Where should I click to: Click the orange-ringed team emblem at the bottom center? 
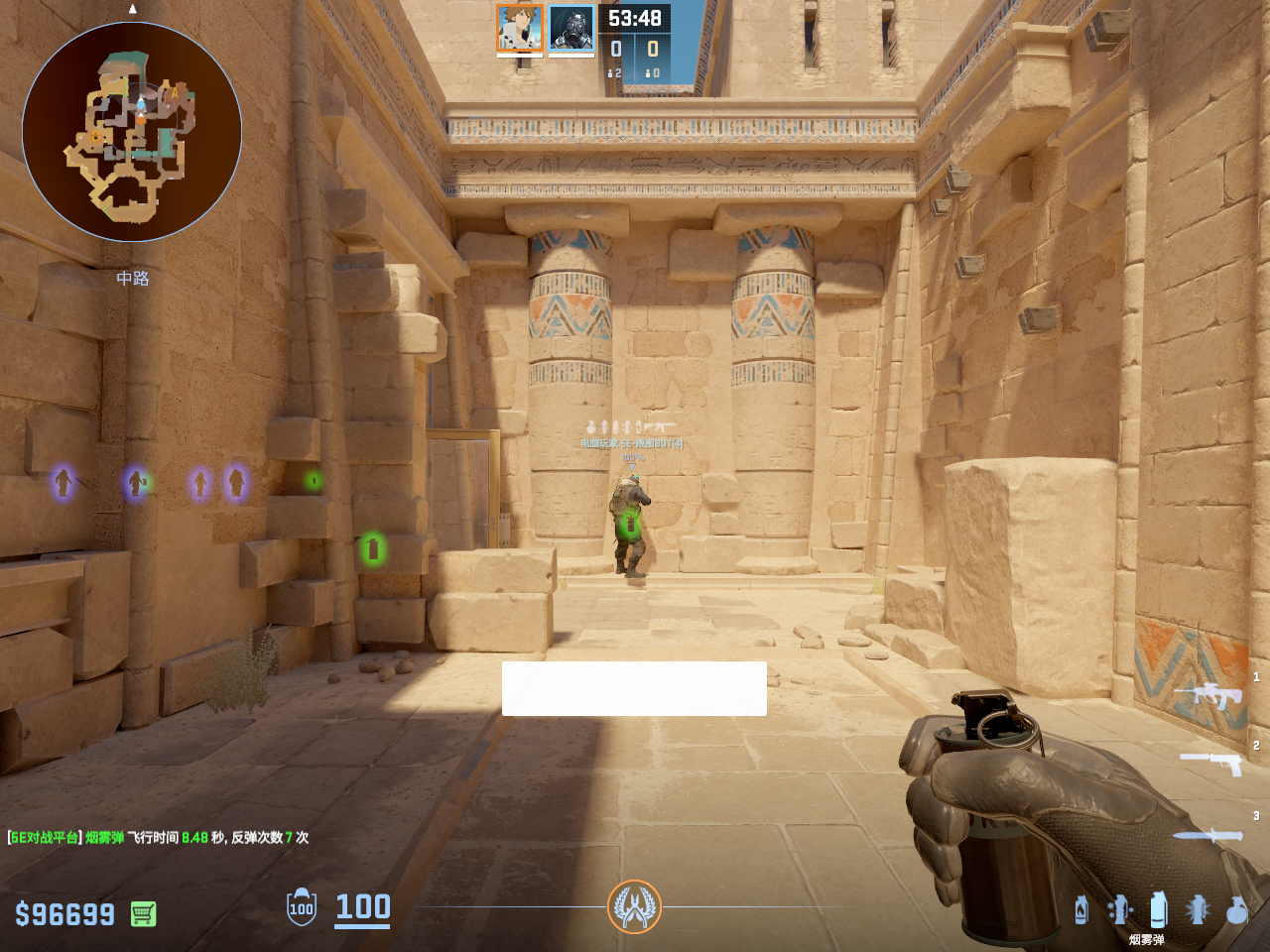634,906
